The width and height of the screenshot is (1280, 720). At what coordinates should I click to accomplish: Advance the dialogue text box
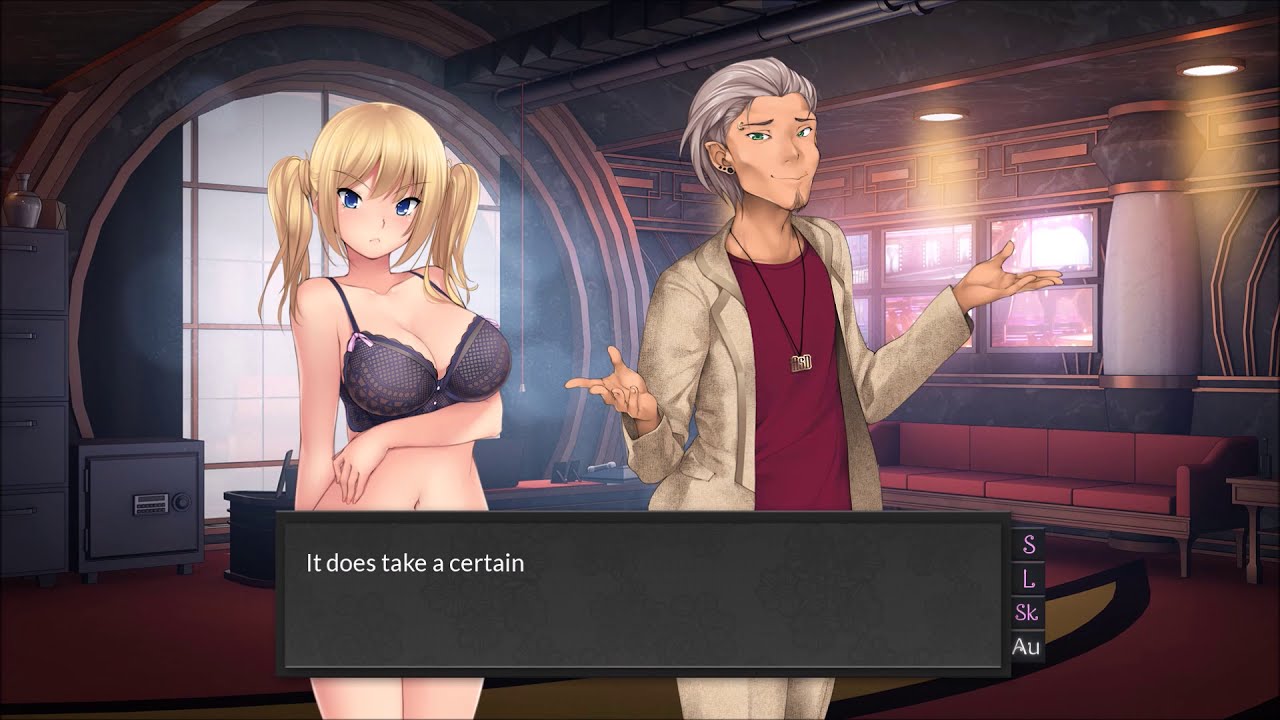click(x=641, y=593)
